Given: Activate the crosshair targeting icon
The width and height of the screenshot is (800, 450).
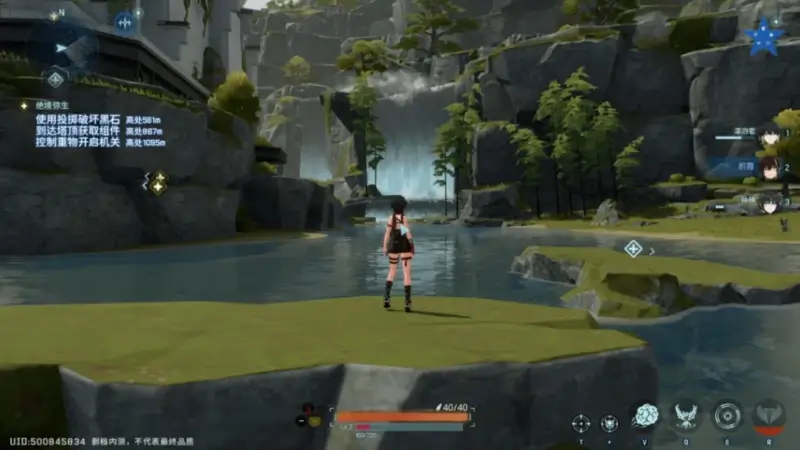Looking at the screenshot, I should click(x=581, y=422).
